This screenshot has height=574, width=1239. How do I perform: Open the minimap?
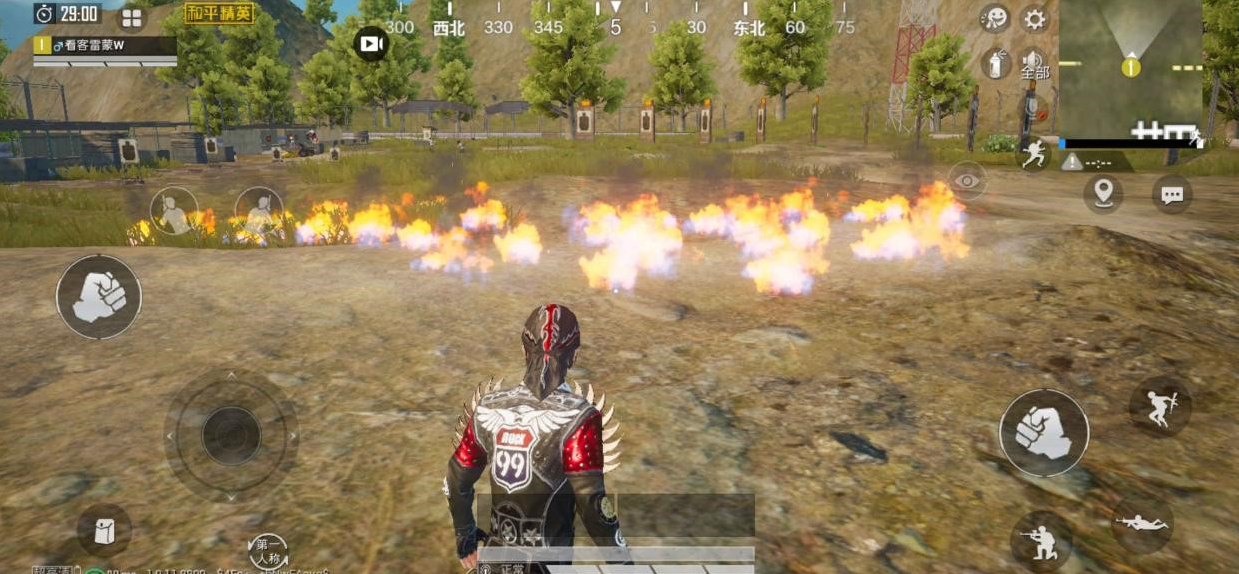[x=1131, y=69]
